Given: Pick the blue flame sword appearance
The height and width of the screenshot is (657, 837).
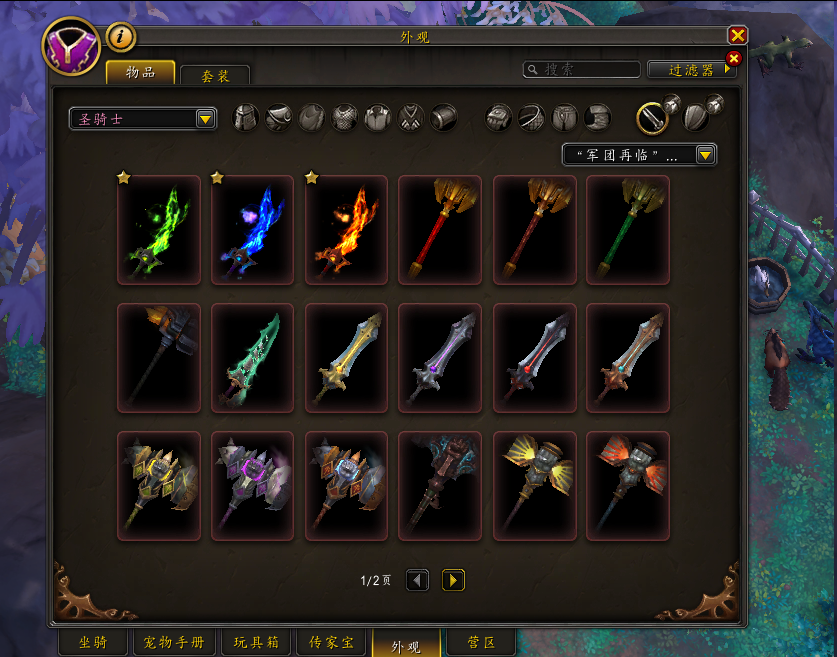Looking at the screenshot, I should [x=252, y=230].
